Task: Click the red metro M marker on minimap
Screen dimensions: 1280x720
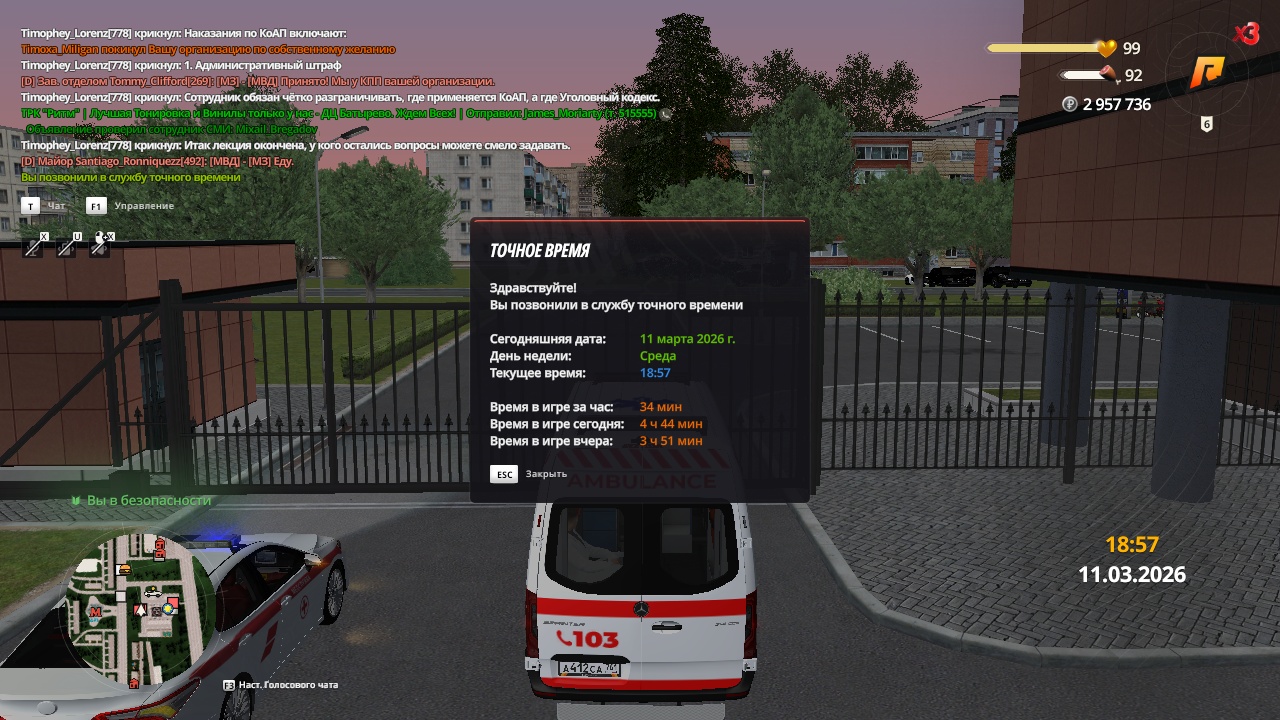Action: pyautogui.click(x=95, y=611)
